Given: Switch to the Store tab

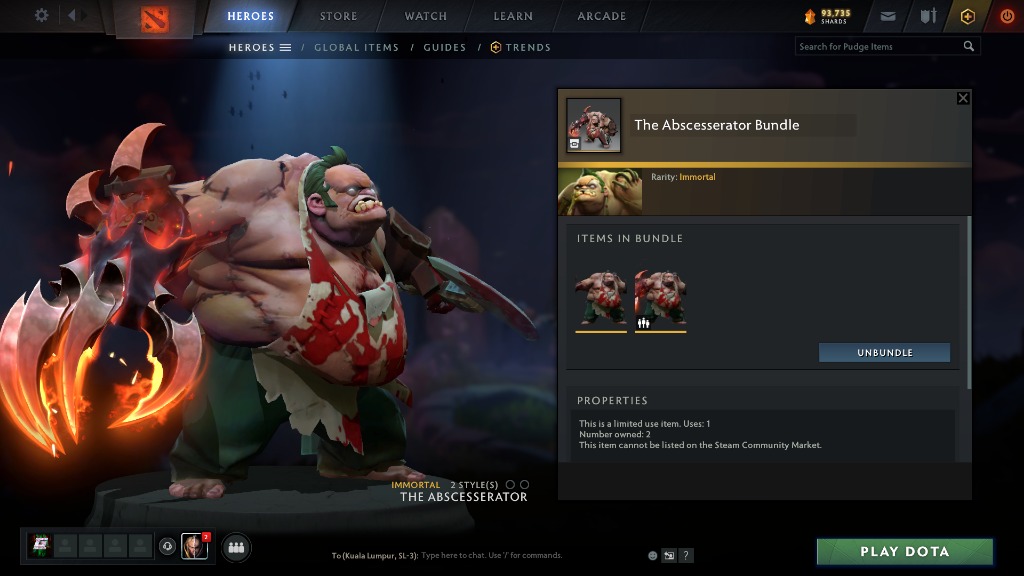Looking at the screenshot, I should pyautogui.click(x=338, y=16).
